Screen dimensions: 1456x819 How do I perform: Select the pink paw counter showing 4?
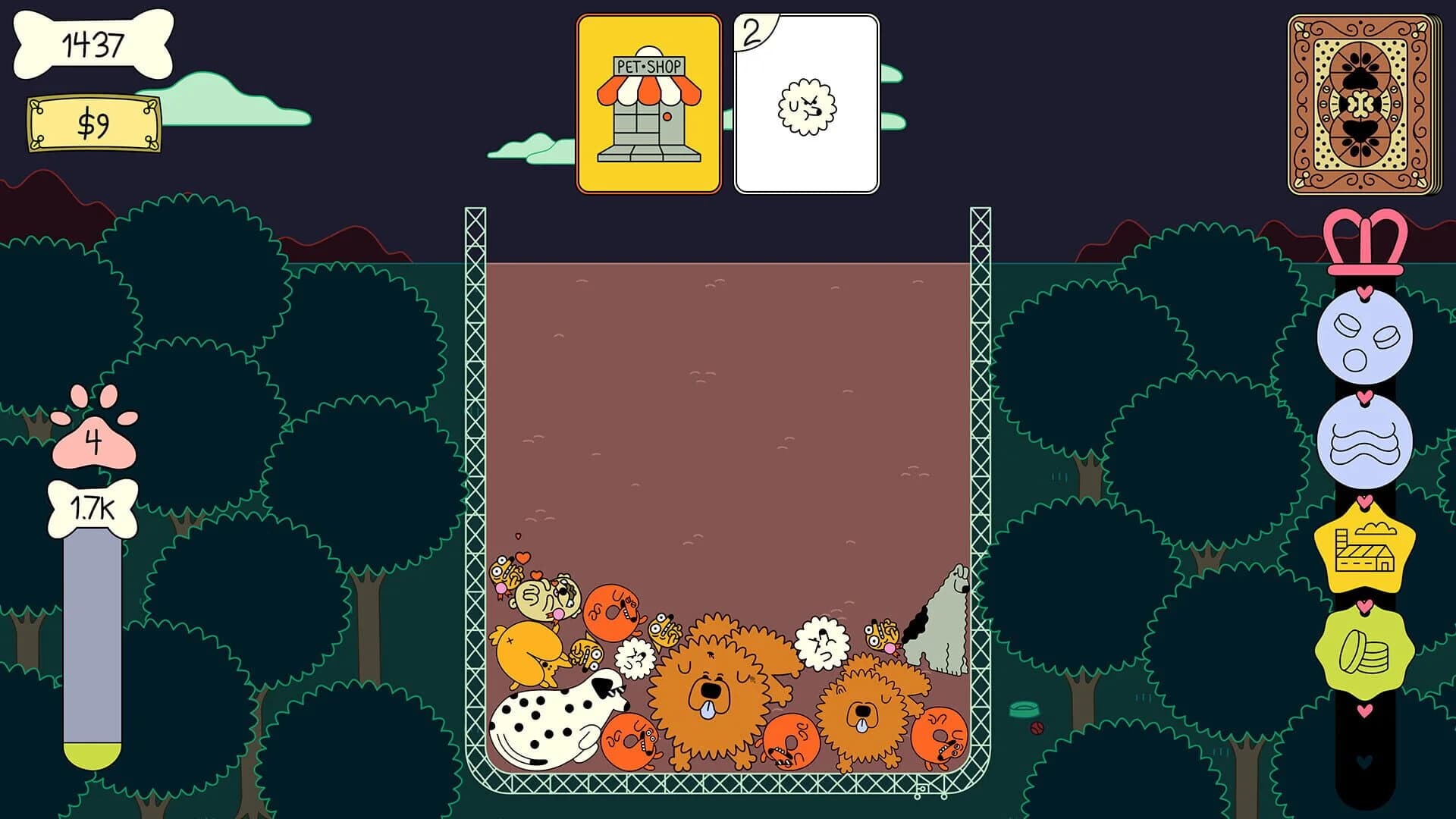coord(94,440)
